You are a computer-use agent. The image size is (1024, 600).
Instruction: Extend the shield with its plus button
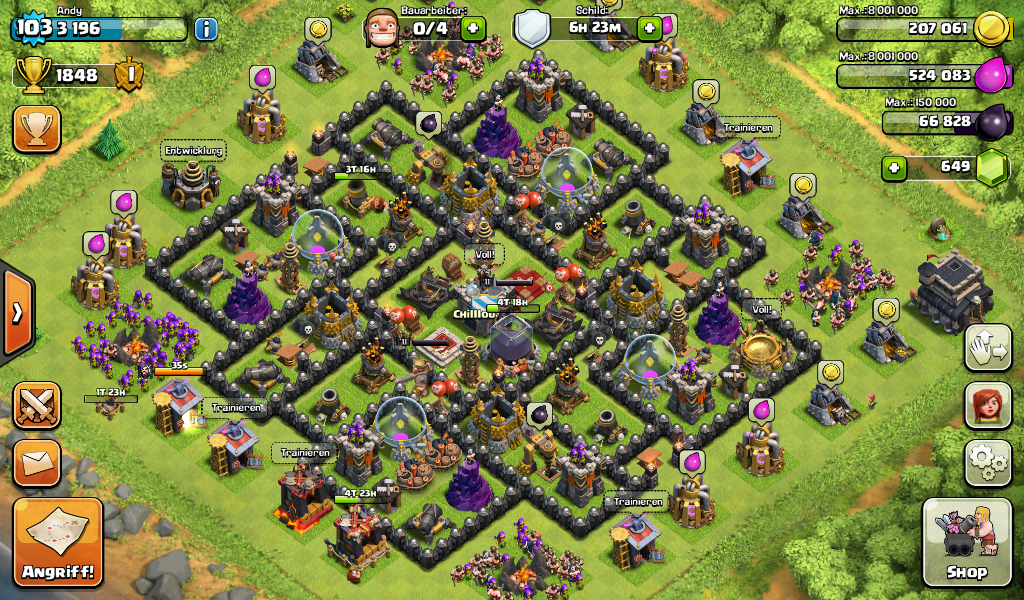coord(651,28)
